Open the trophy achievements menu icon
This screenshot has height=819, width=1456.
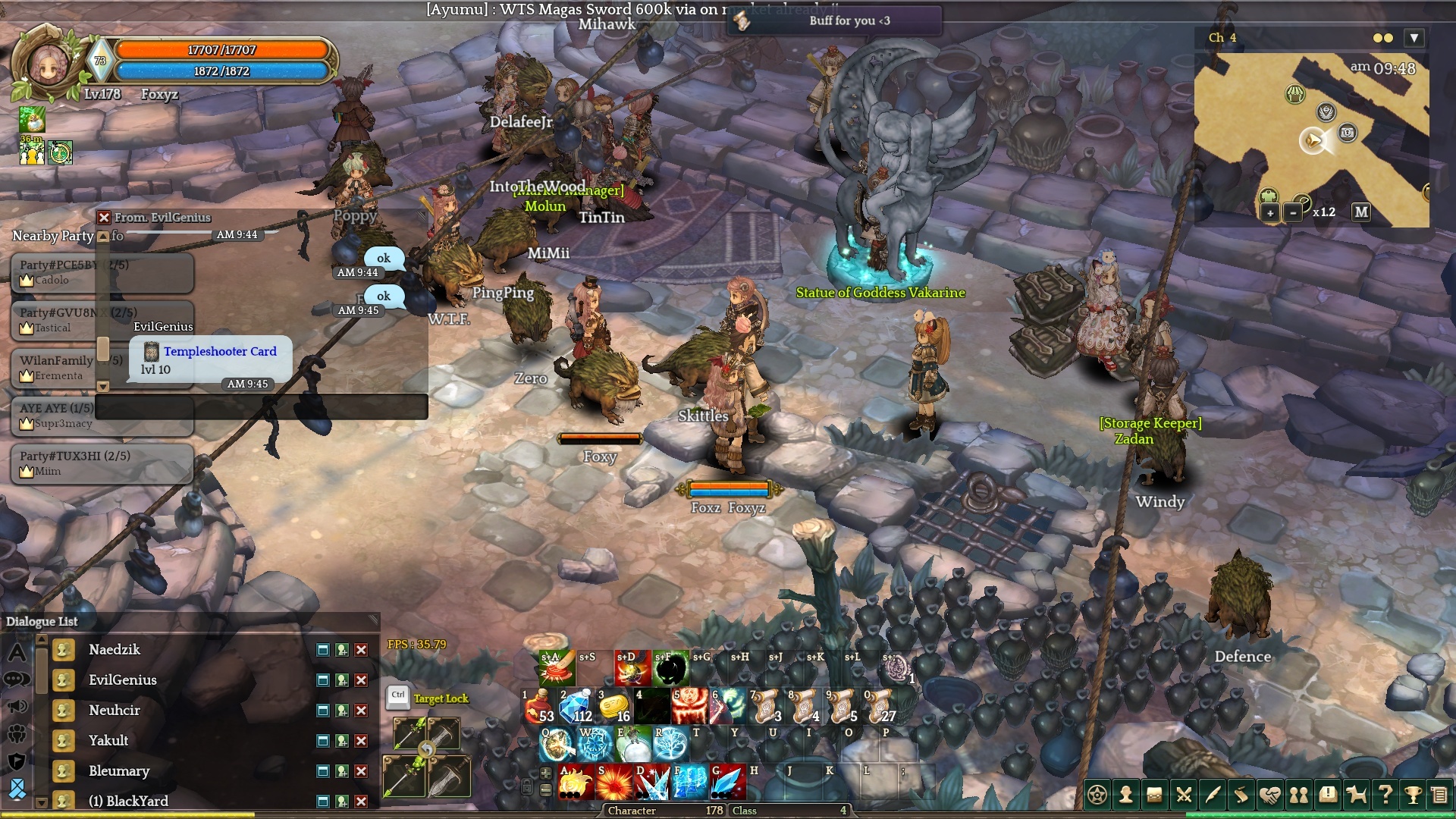click(1413, 795)
